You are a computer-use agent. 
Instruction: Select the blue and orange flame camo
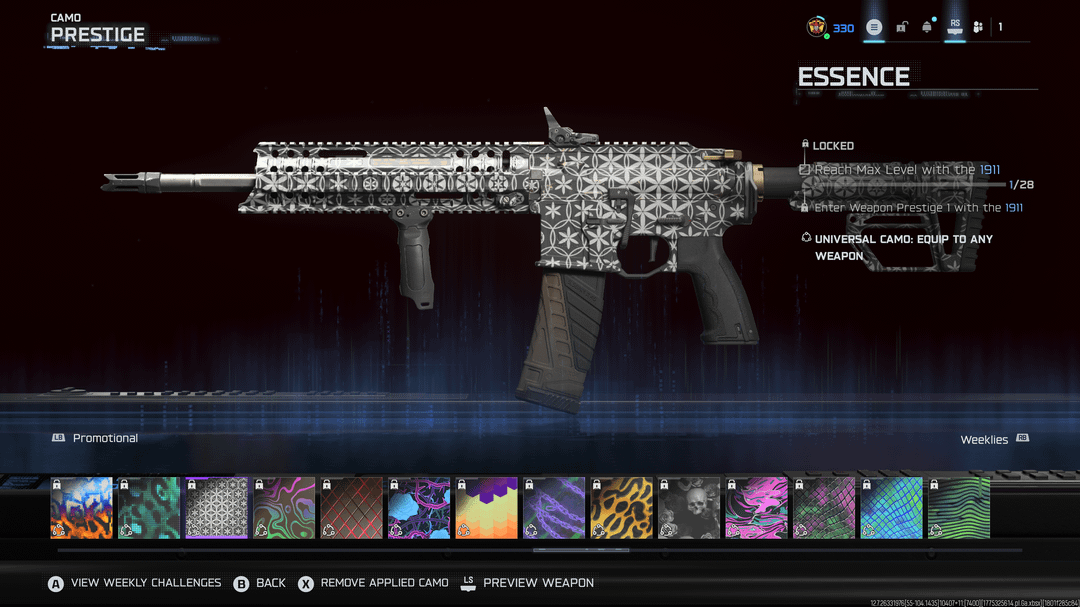coord(81,508)
